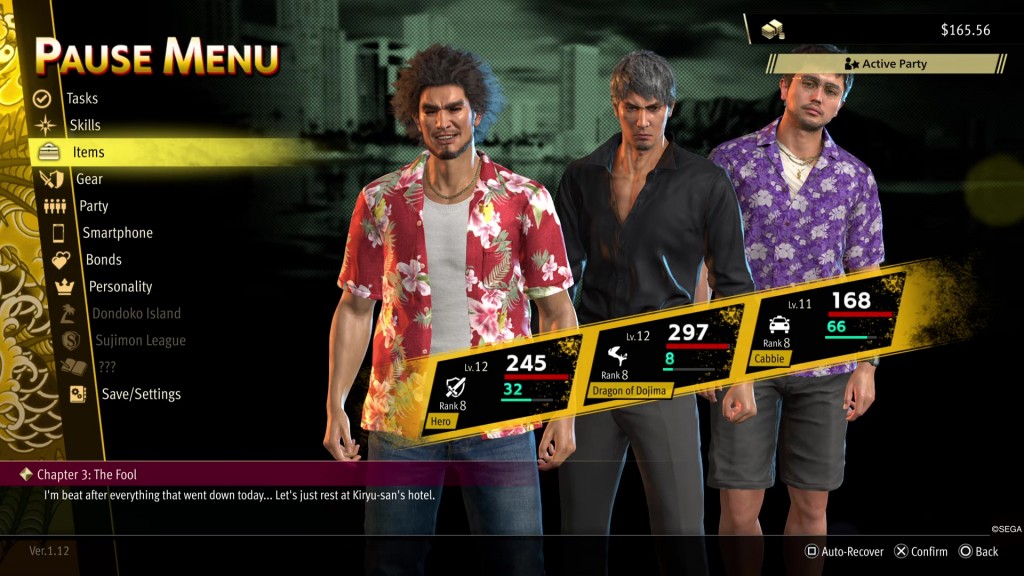The image size is (1024, 576).
Task: Click the locked ??? menu entry
Action: pos(107,367)
